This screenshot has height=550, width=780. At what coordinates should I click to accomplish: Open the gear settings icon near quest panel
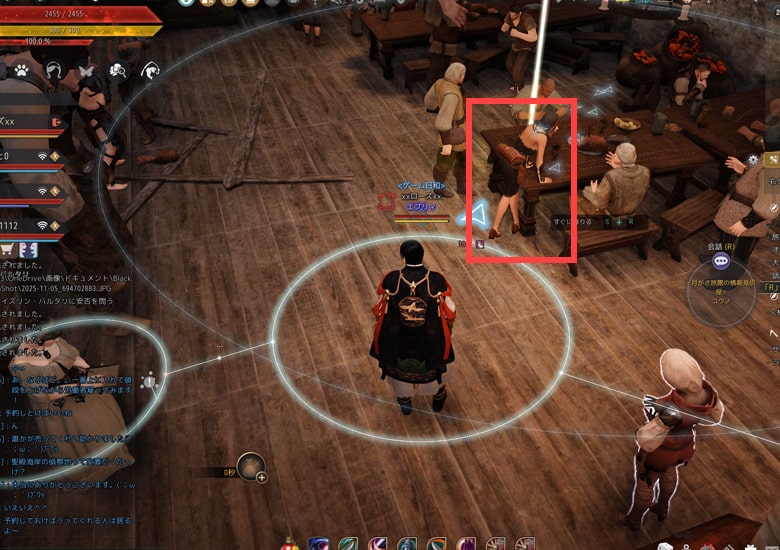(753, 160)
